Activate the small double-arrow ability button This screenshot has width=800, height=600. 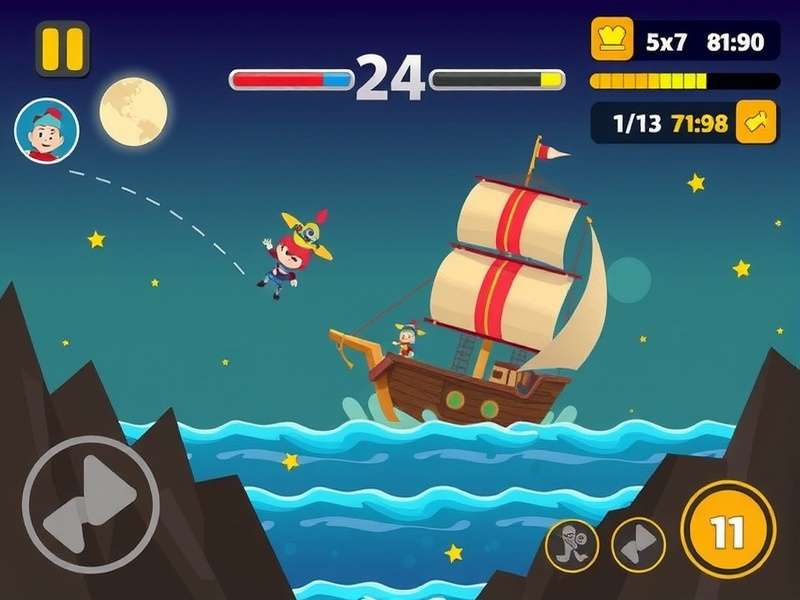pos(639,544)
